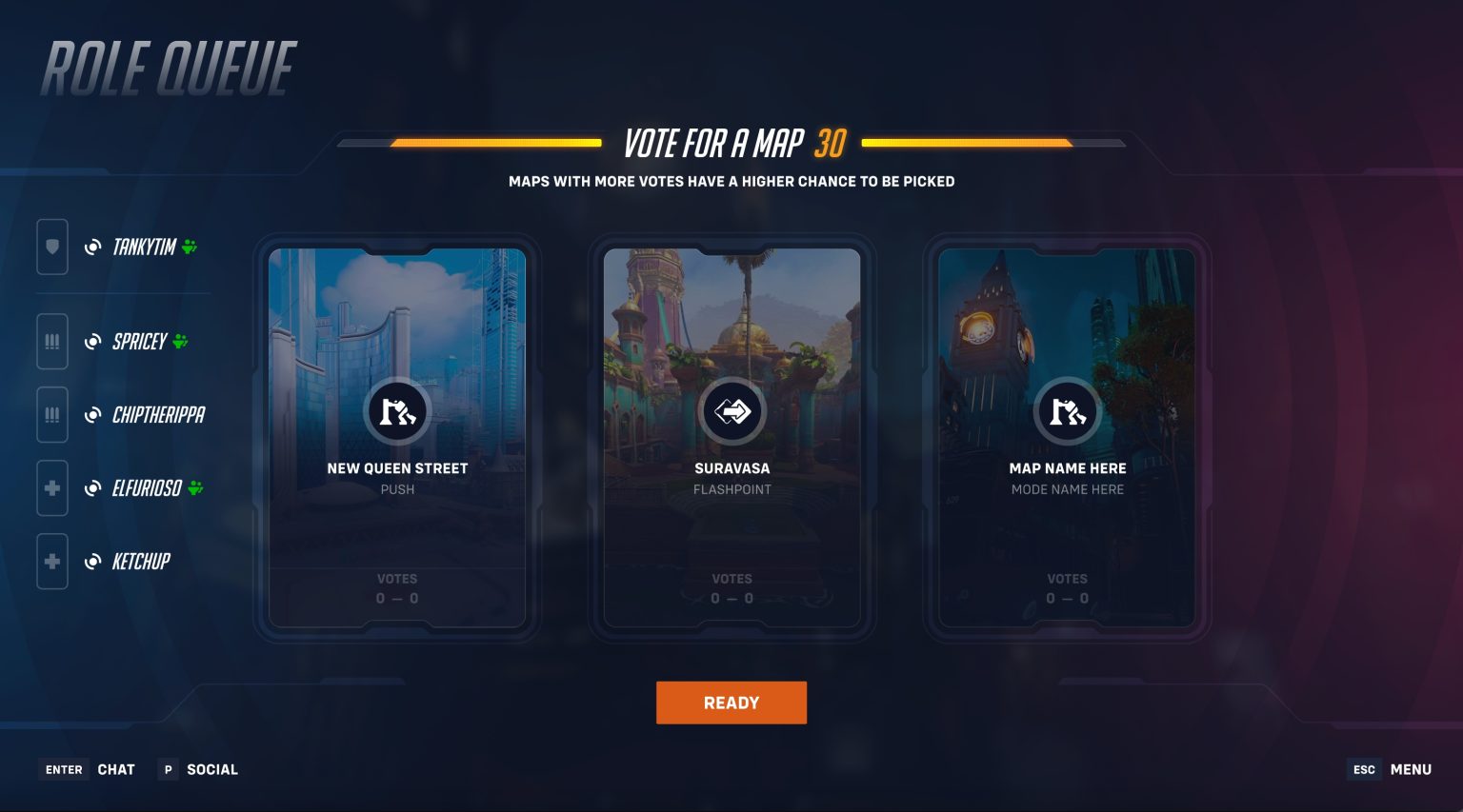Select the tank role shield icon beside TankyTim
The height and width of the screenshot is (812, 1463).
coord(51,247)
